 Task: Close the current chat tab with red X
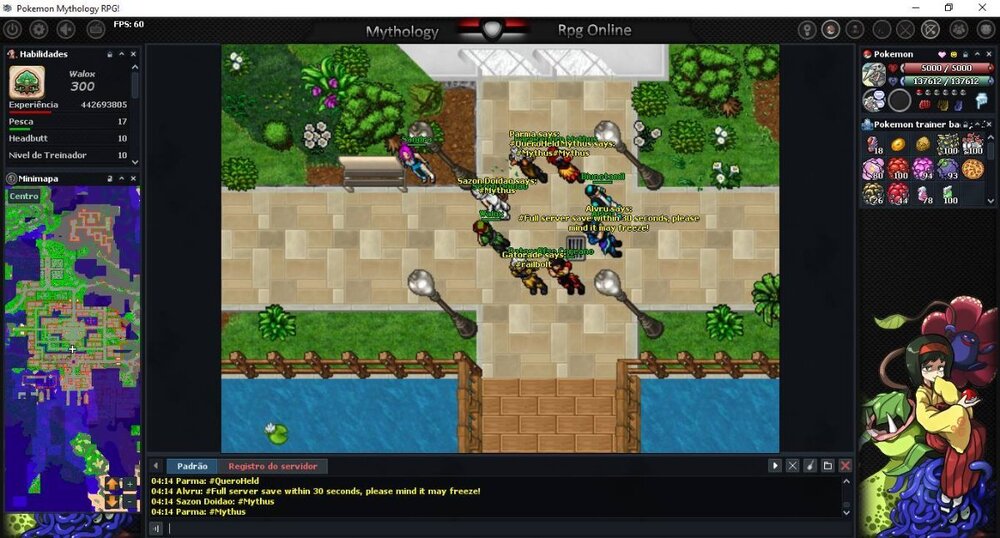click(x=845, y=466)
